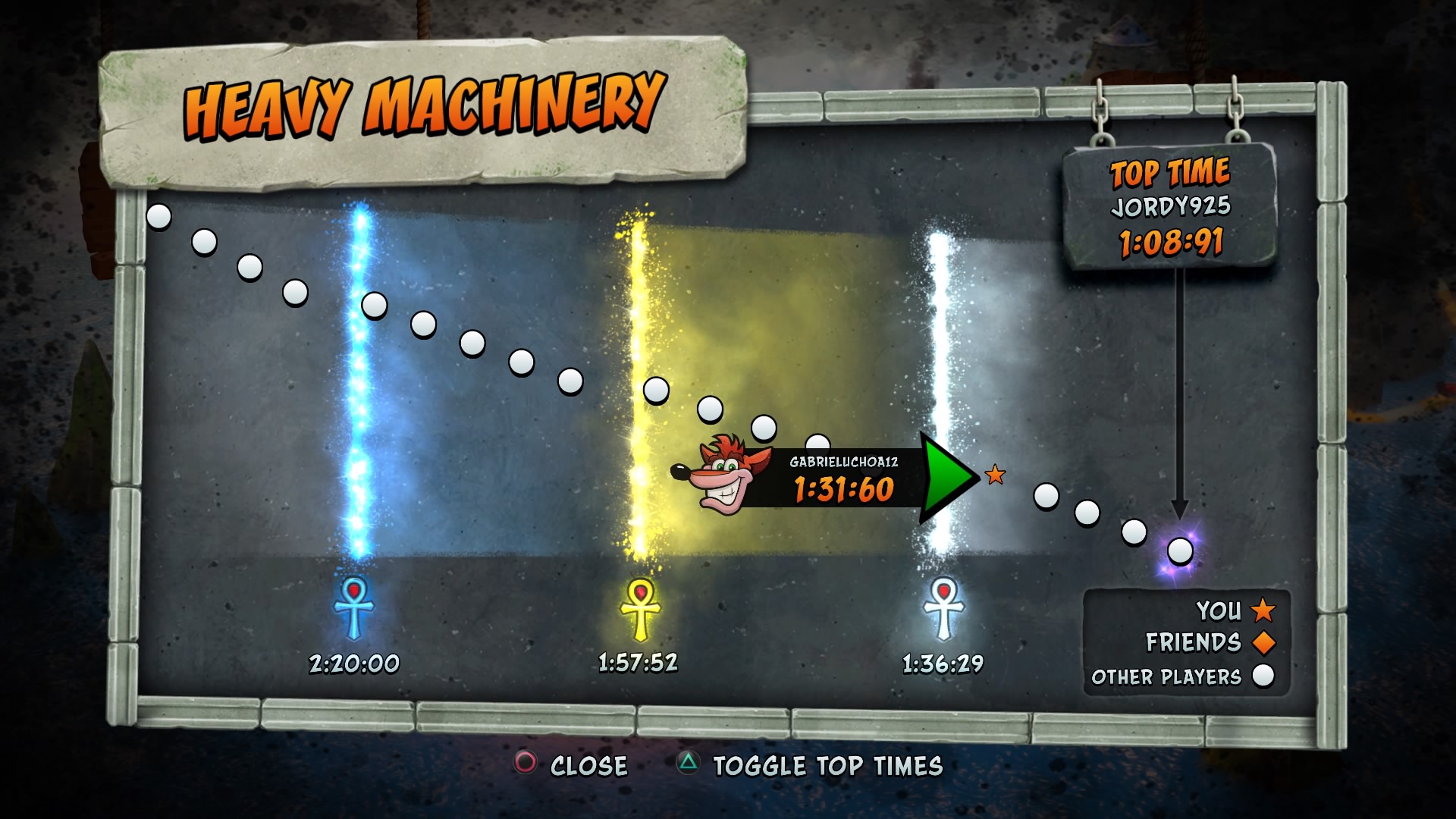Click your orange star position marker
The image size is (1456, 819).
tap(995, 475)
